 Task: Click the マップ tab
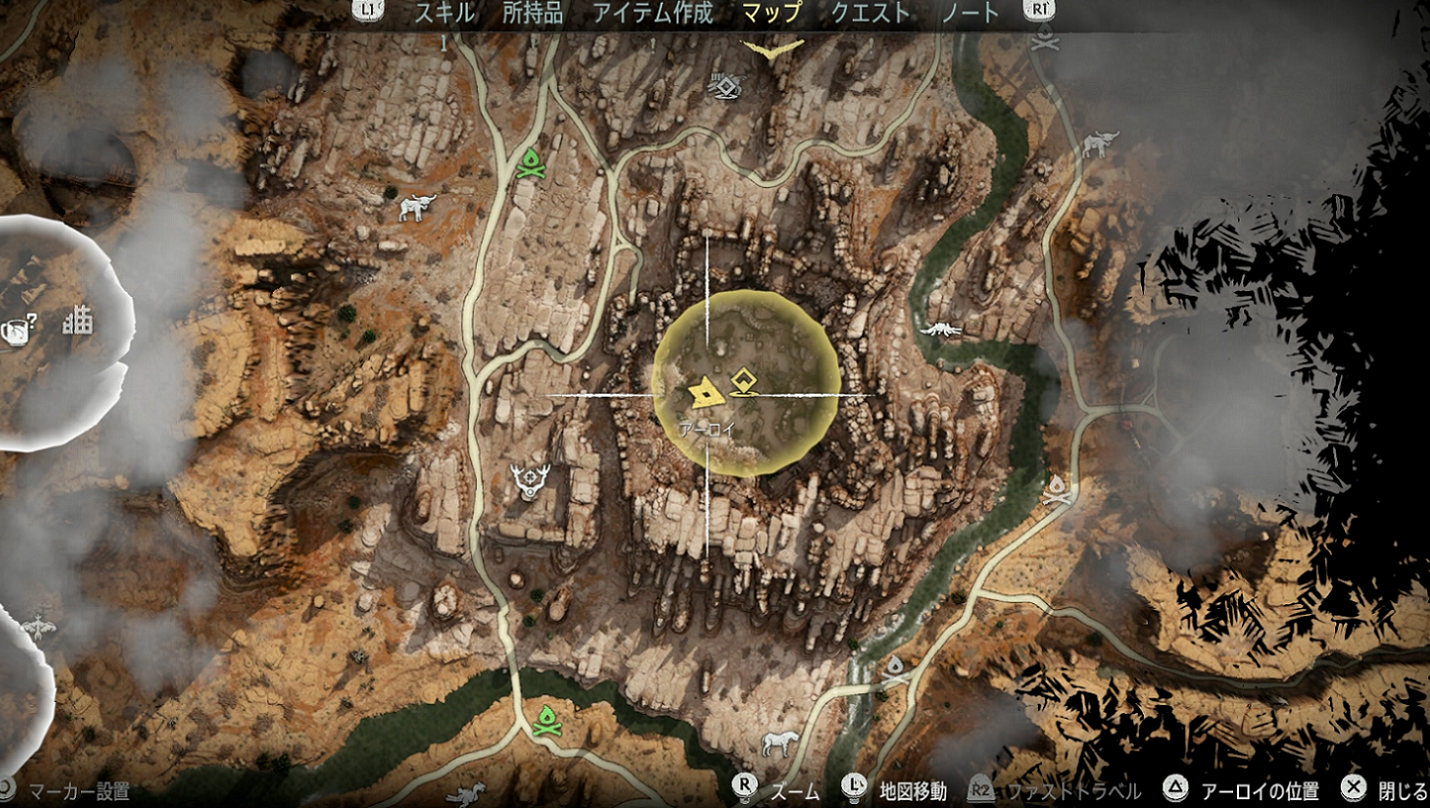pyautogui.click(x=772, y=13)
